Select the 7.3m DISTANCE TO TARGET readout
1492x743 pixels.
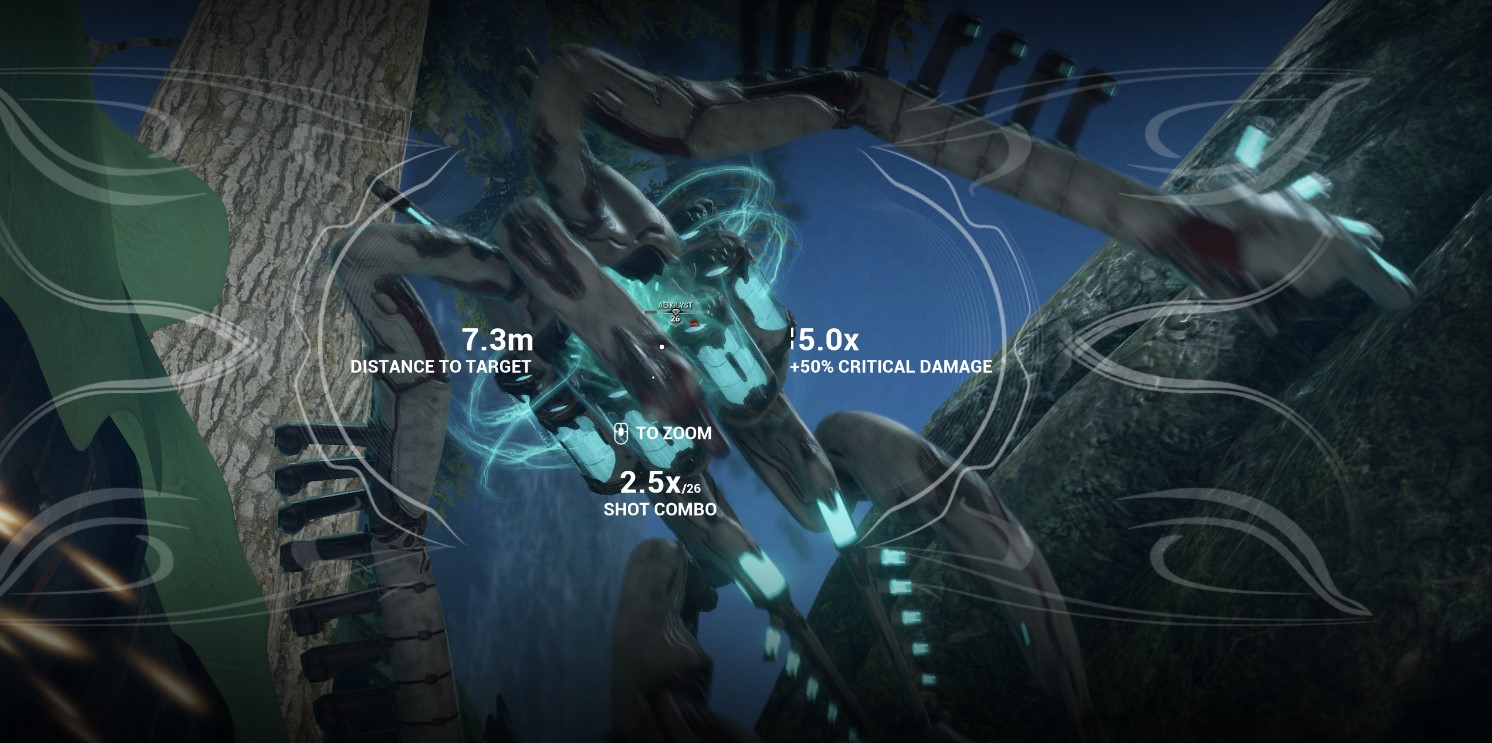point(497,339)
